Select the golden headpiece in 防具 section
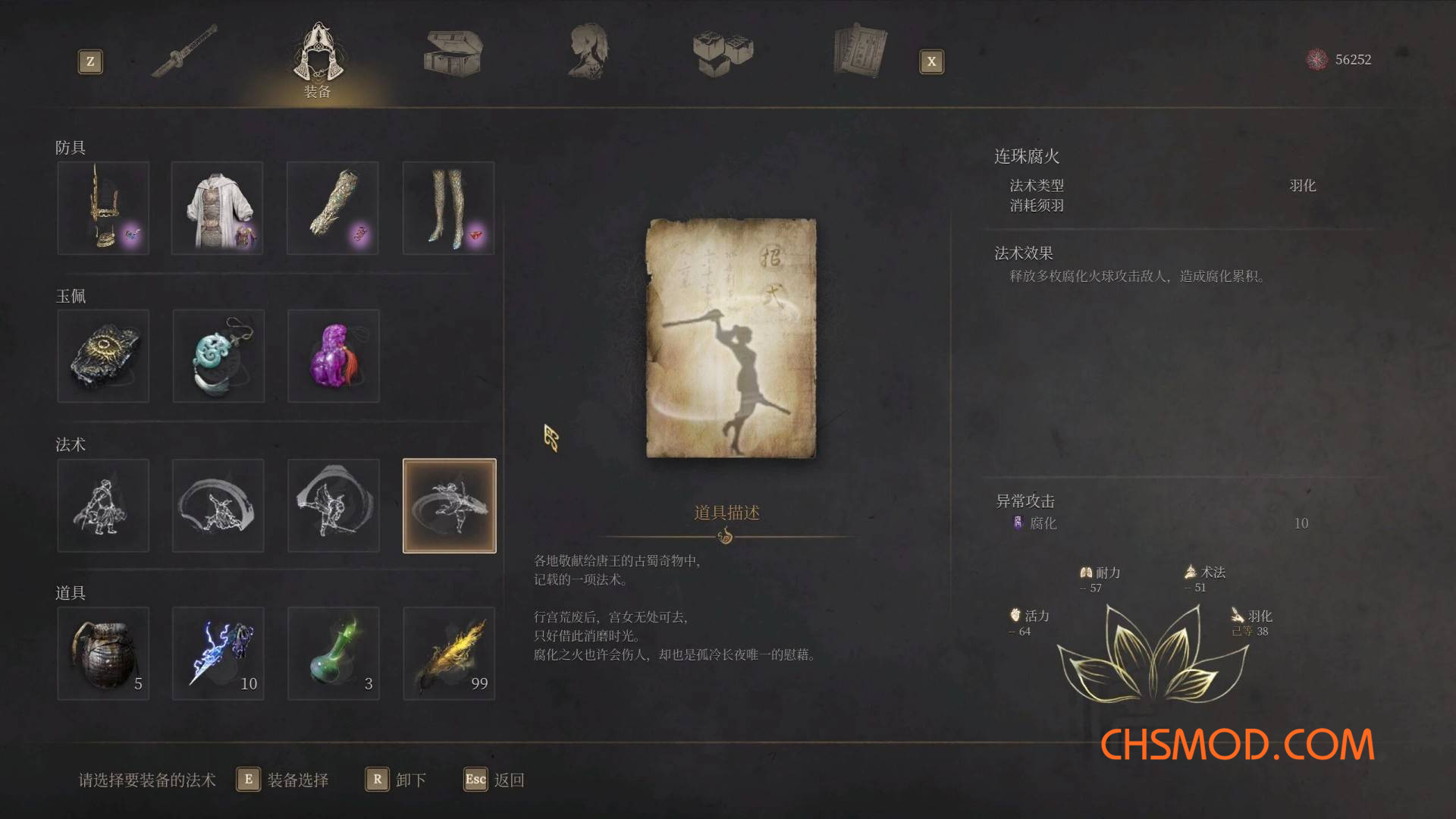The image size is (1456, 819). [103, 208]
